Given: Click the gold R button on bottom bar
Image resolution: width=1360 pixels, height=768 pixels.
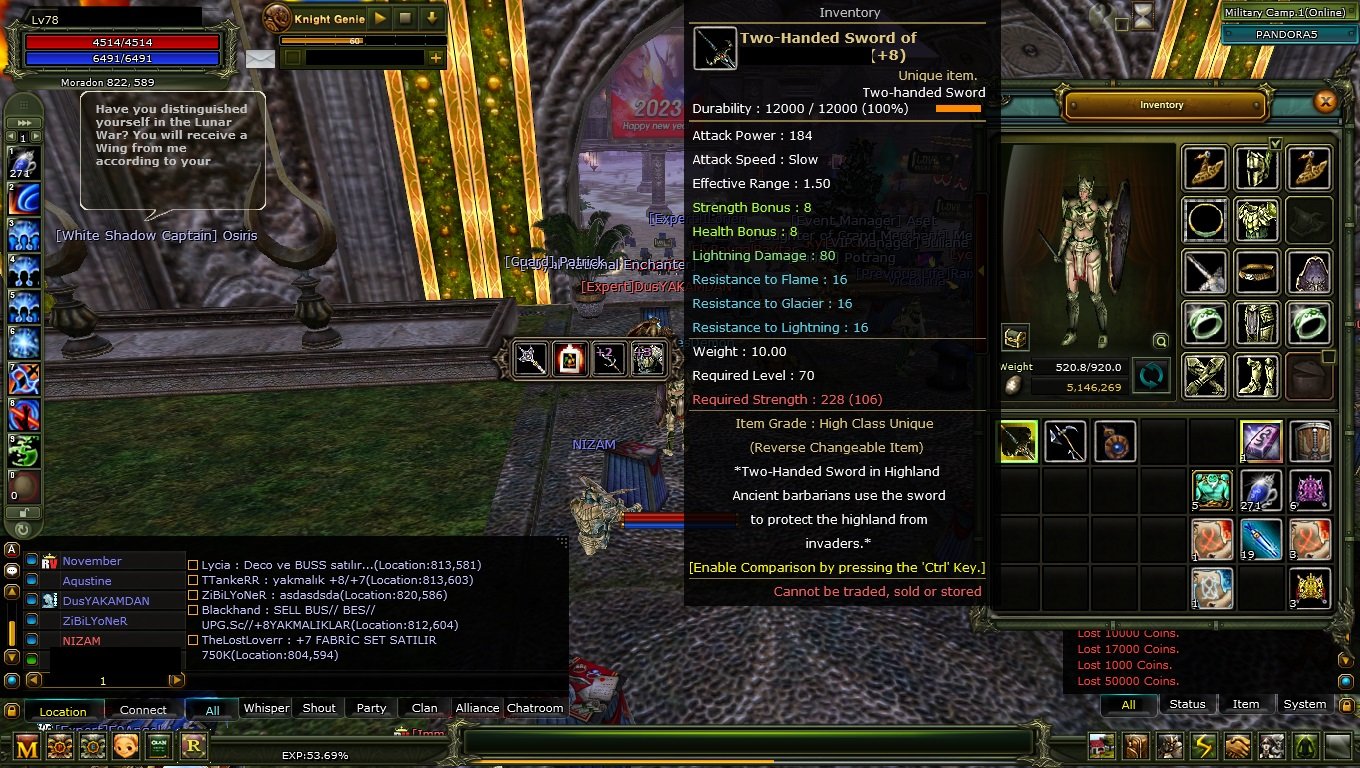Looking at the screenshot, I should coord(193,746).
